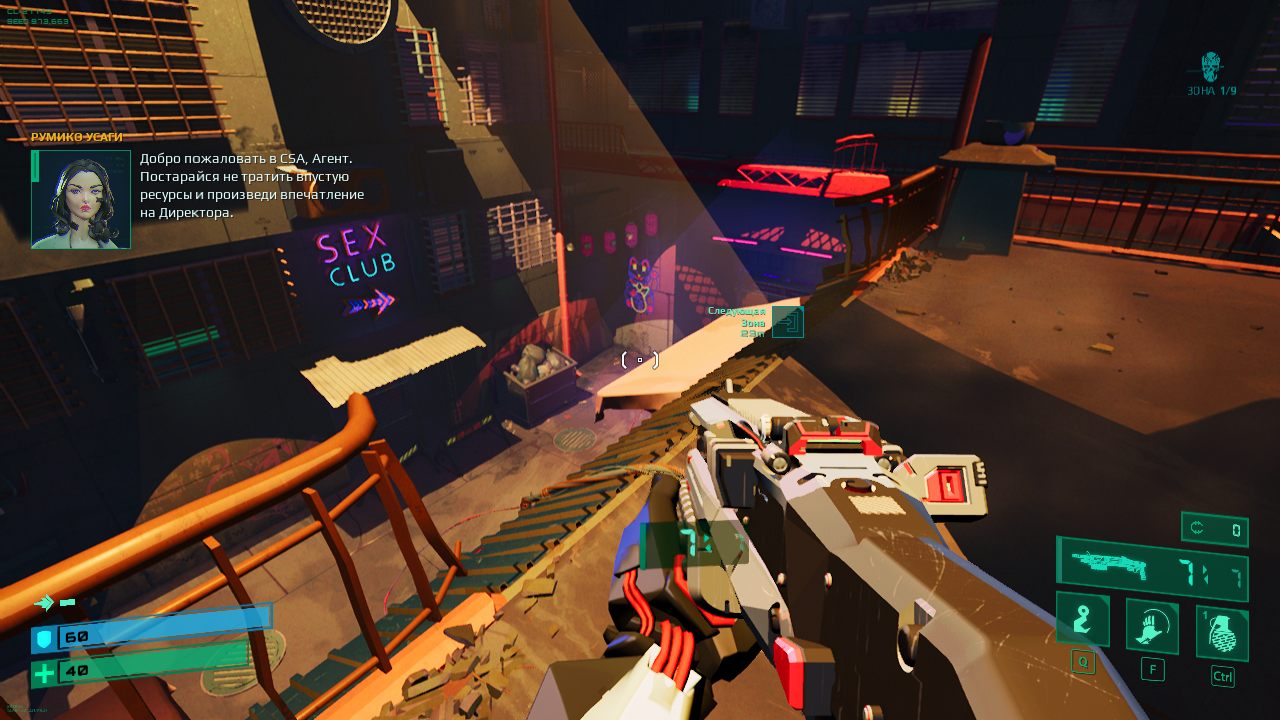Click the currency counter box

tap(1214, 529)
